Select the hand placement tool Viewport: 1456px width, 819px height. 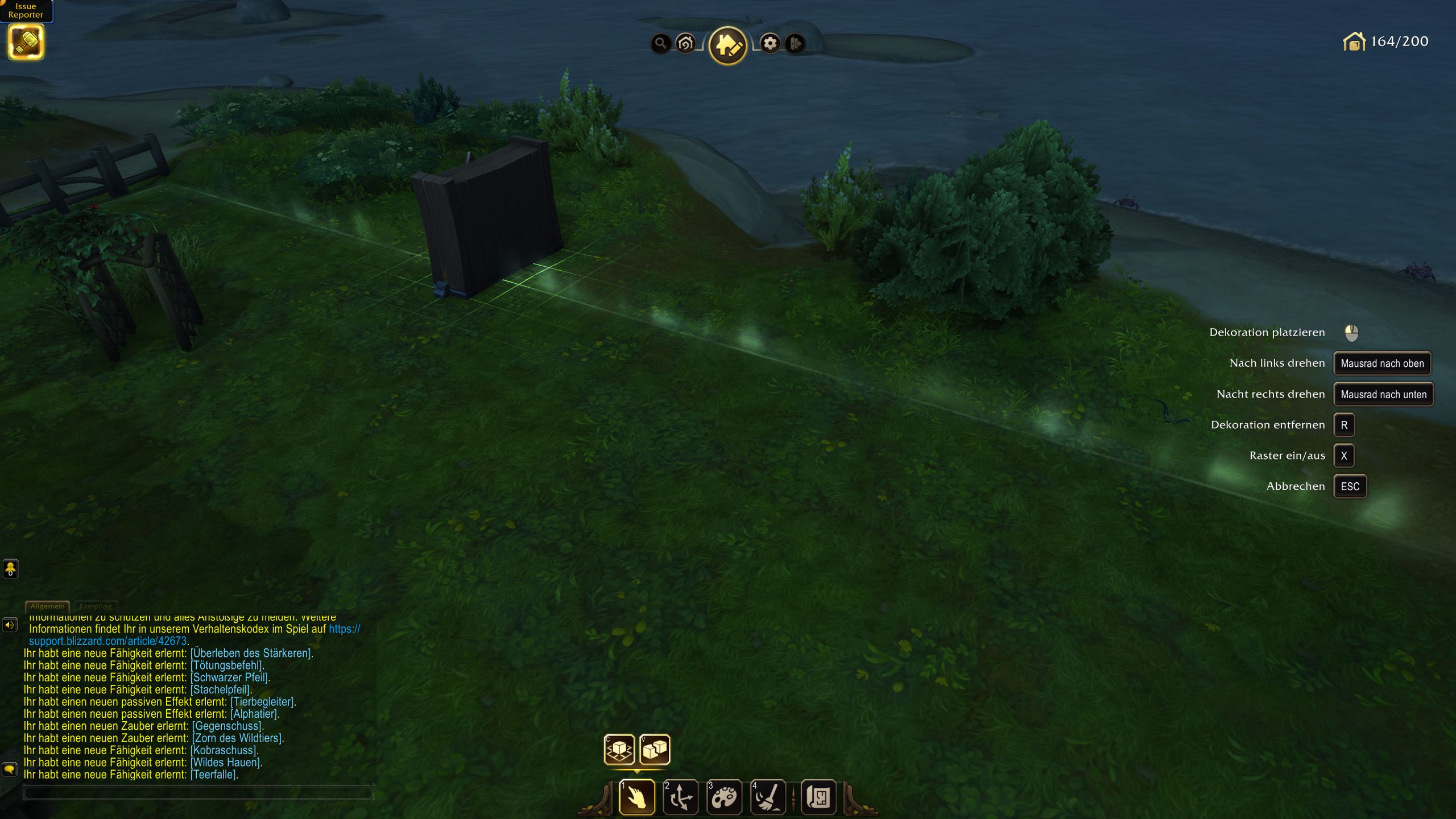pyautogui.click(x=637, y=797)
